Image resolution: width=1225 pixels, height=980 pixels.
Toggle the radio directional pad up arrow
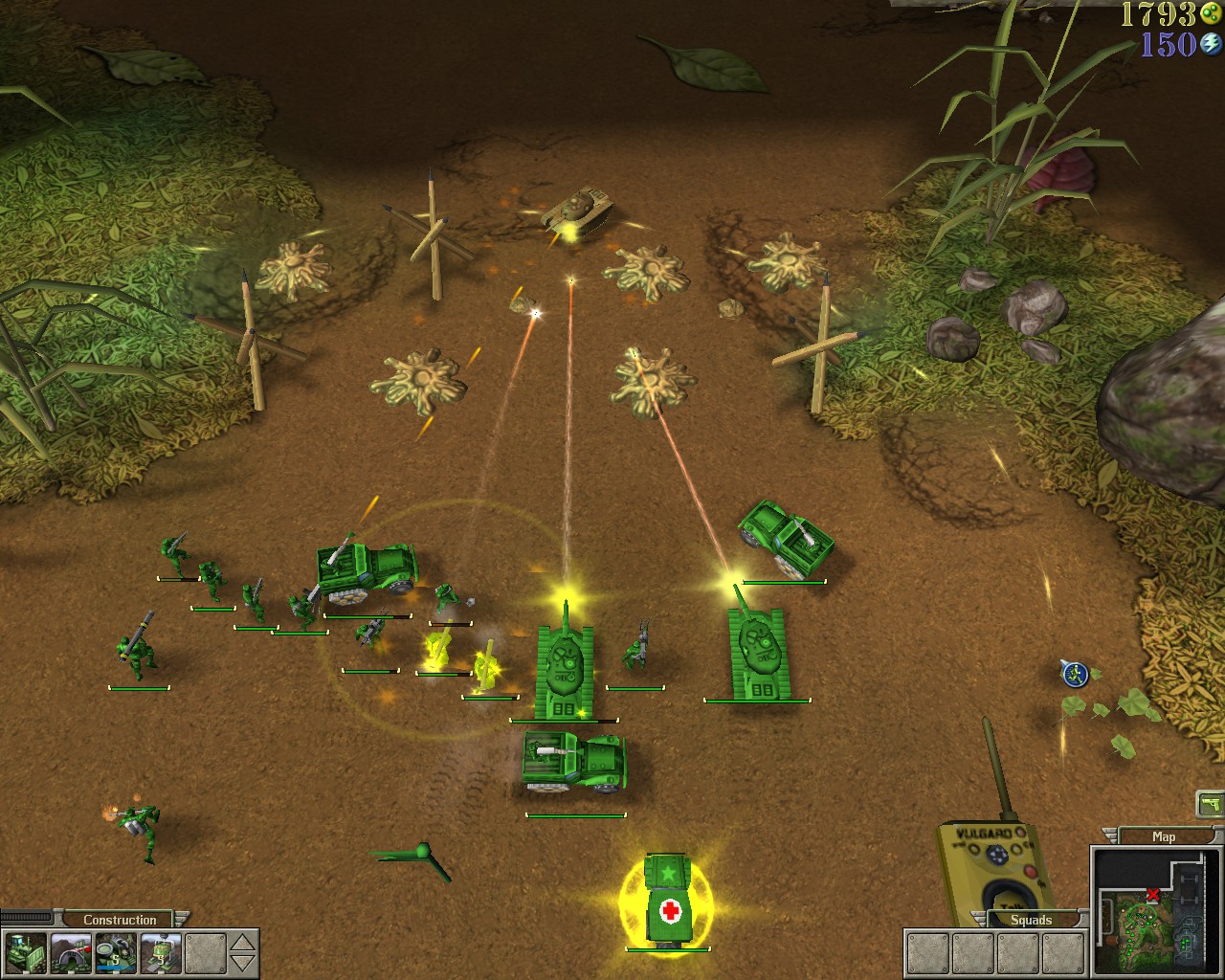click(996, 849)
